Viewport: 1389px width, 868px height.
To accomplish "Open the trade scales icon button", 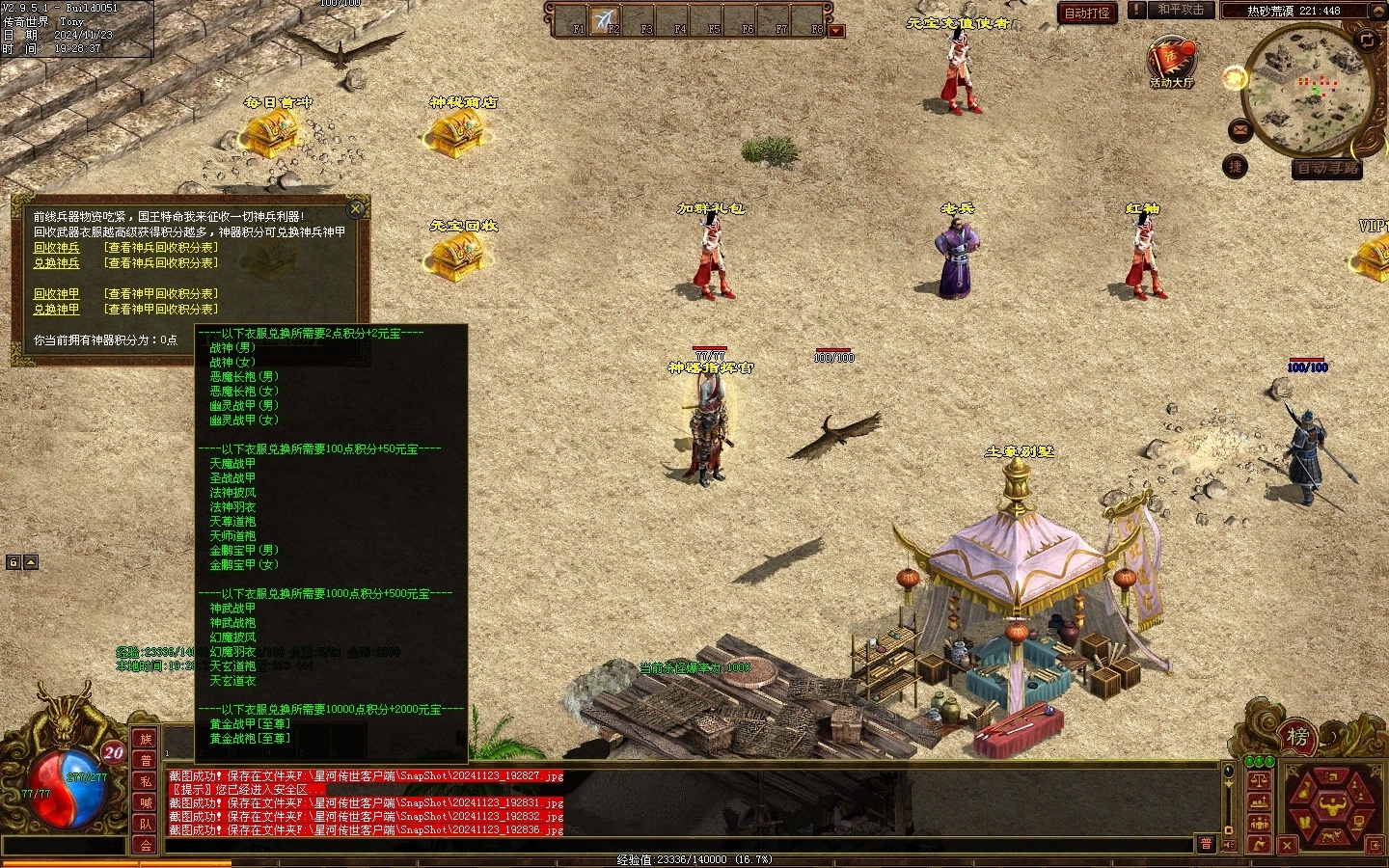I will (x=1259, y=780).
